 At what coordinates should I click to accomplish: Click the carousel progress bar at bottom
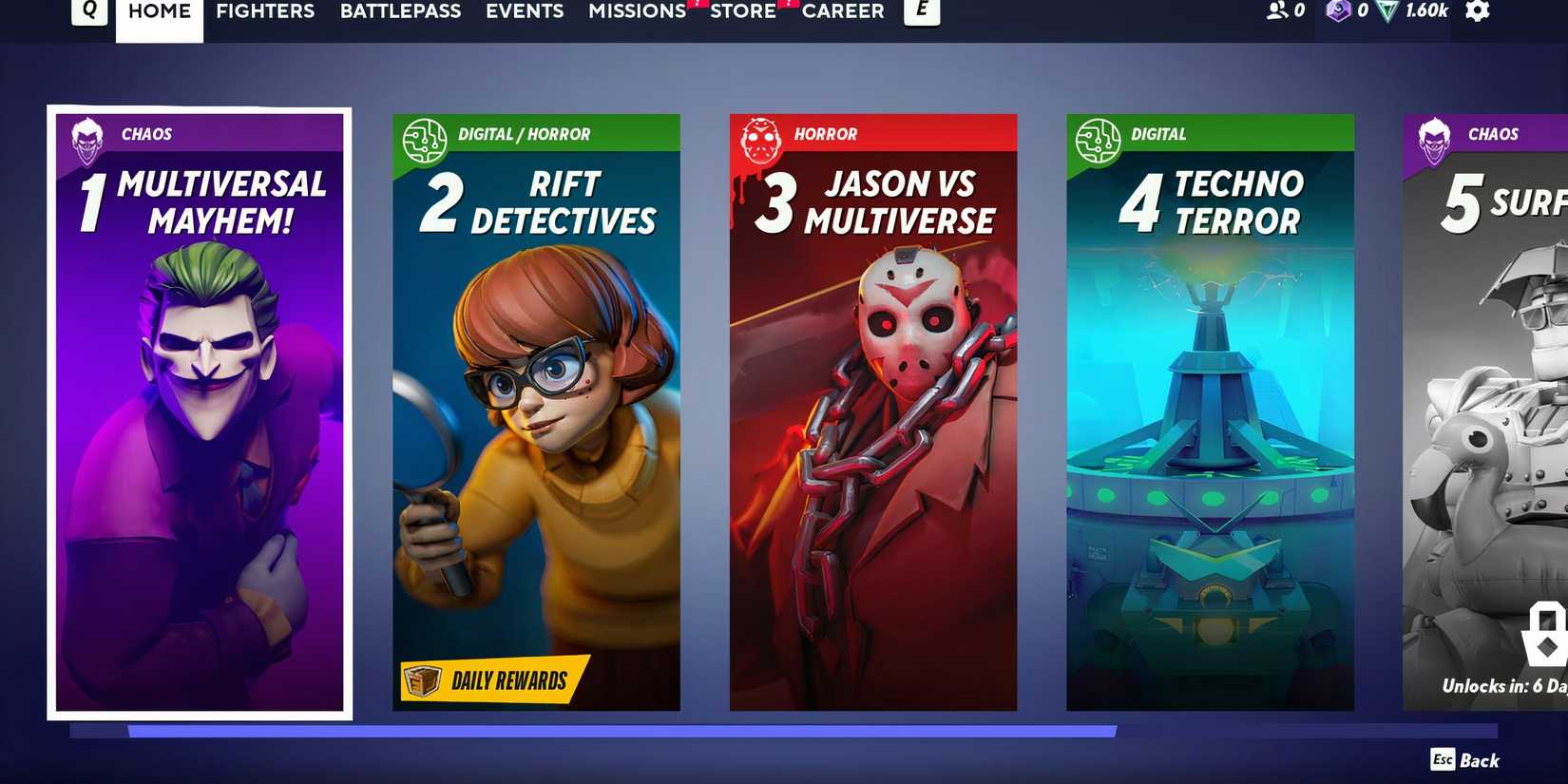point(589,729)
